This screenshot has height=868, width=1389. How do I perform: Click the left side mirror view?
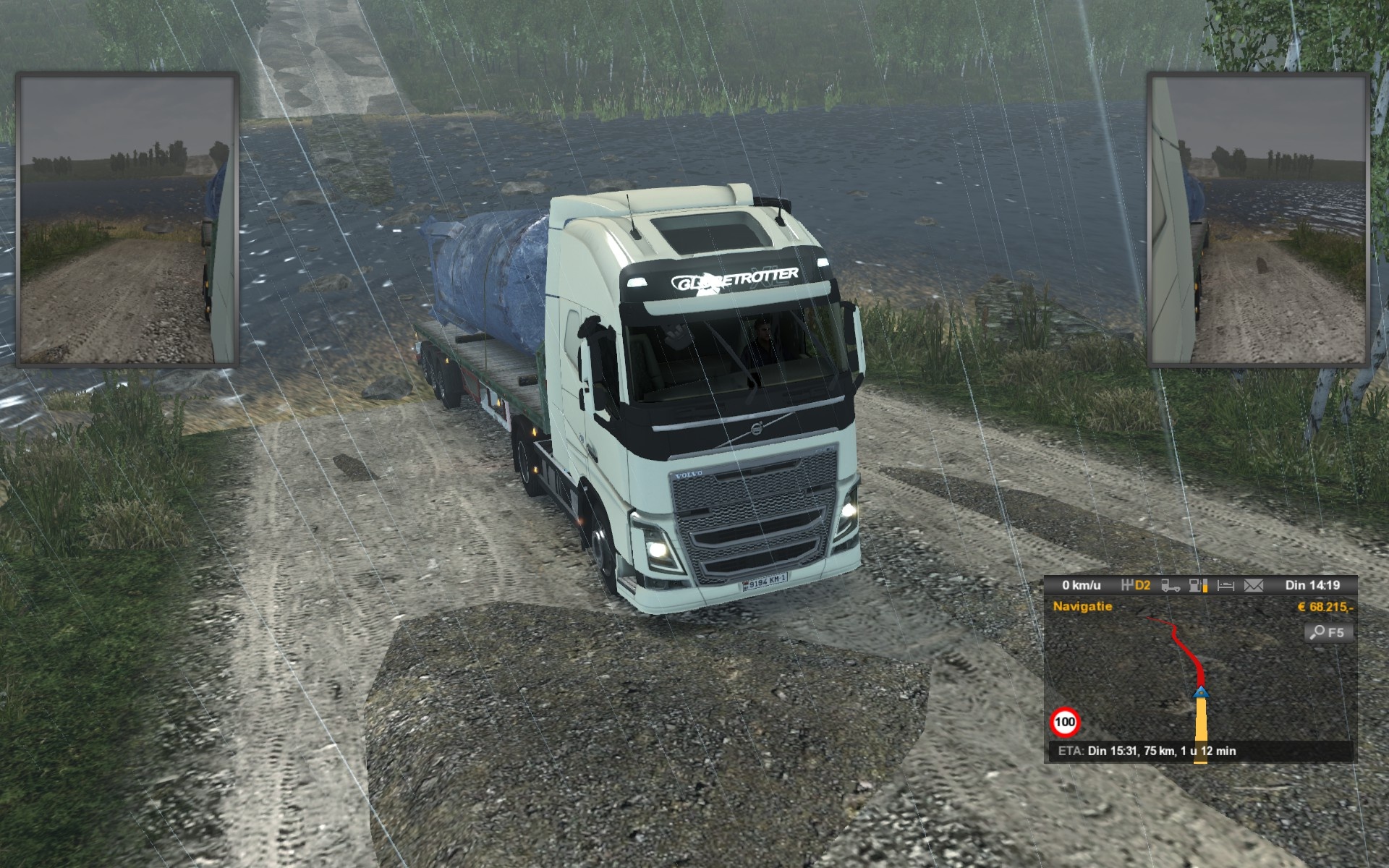127,219
